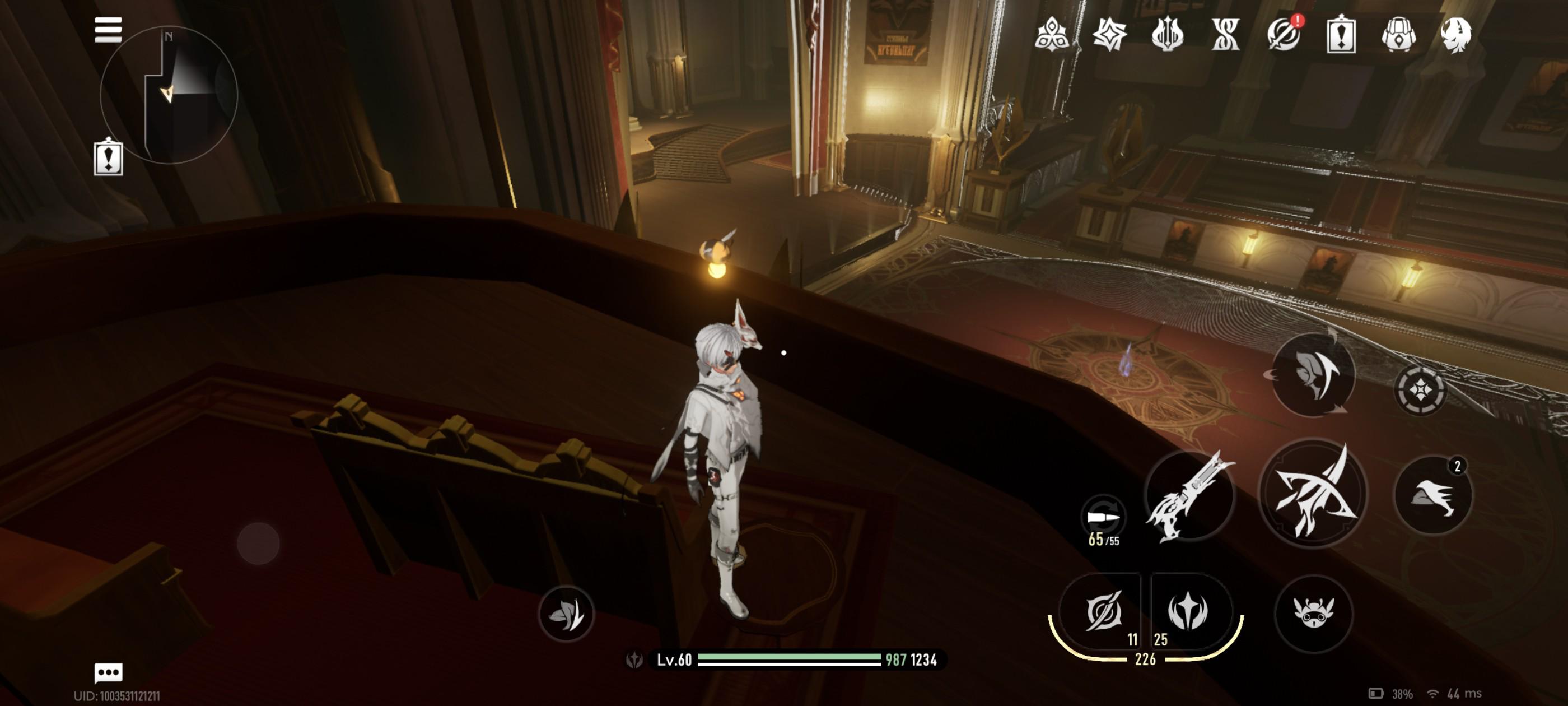Open the four-pointed star menu icon
The height and width of the screenshot is (706, 1568).
[1109, 34]
